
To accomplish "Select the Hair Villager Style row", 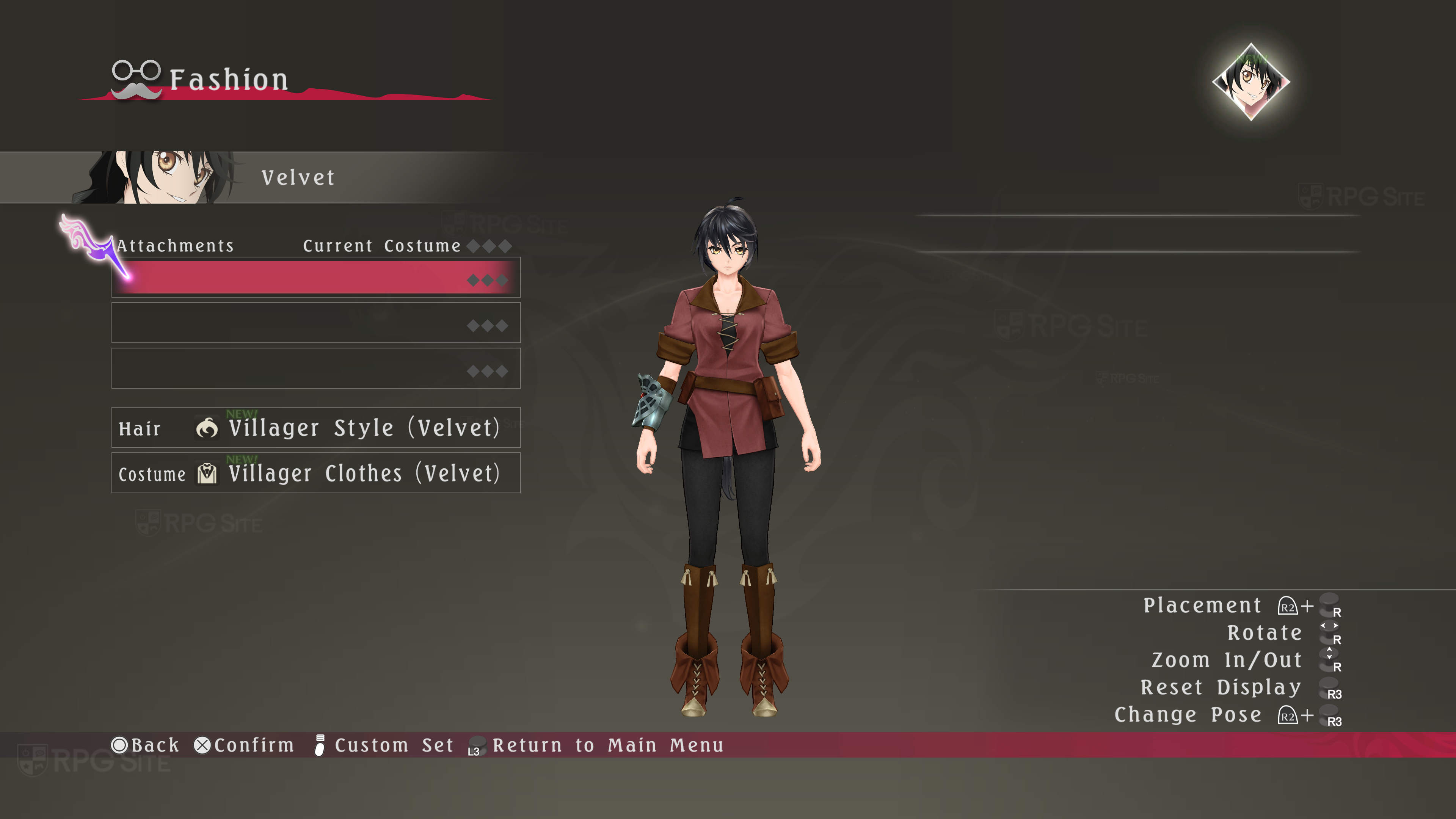I will coord(315,428).
